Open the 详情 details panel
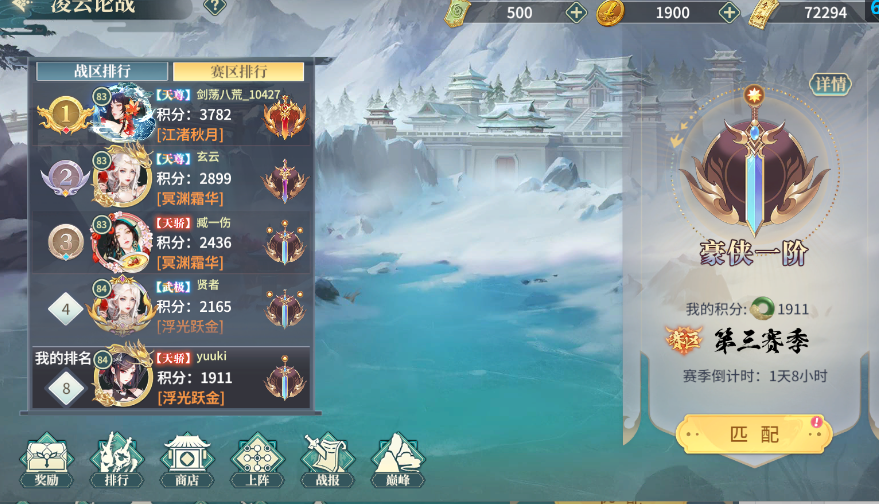The height and width of the screenshot is (504, 879). click(x=830, y=85)
